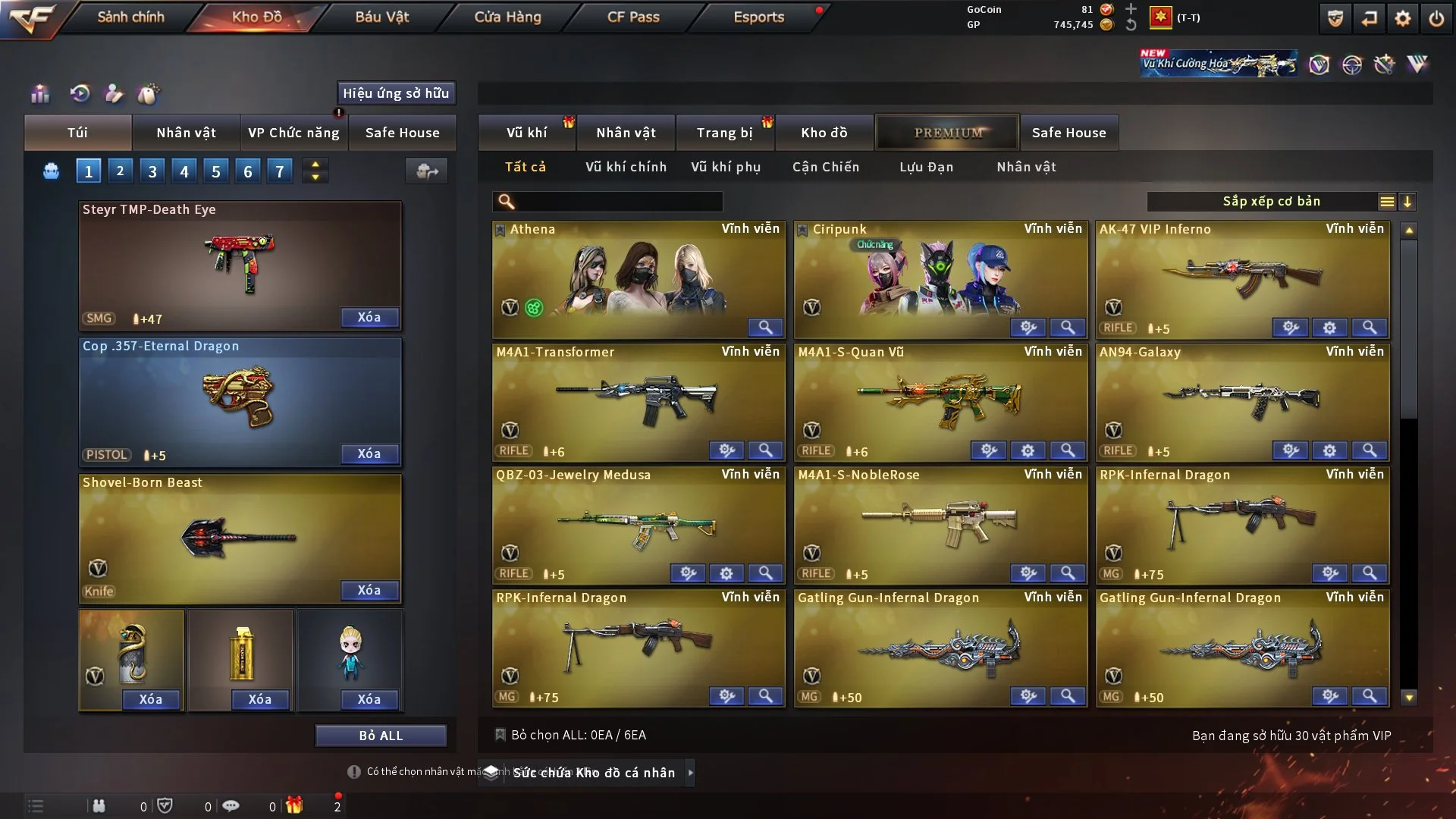This screenshot has width=1456, height=819.
Task: Open Hiệu ứng sở hữu panel
Action: click(x=396, y=93)
